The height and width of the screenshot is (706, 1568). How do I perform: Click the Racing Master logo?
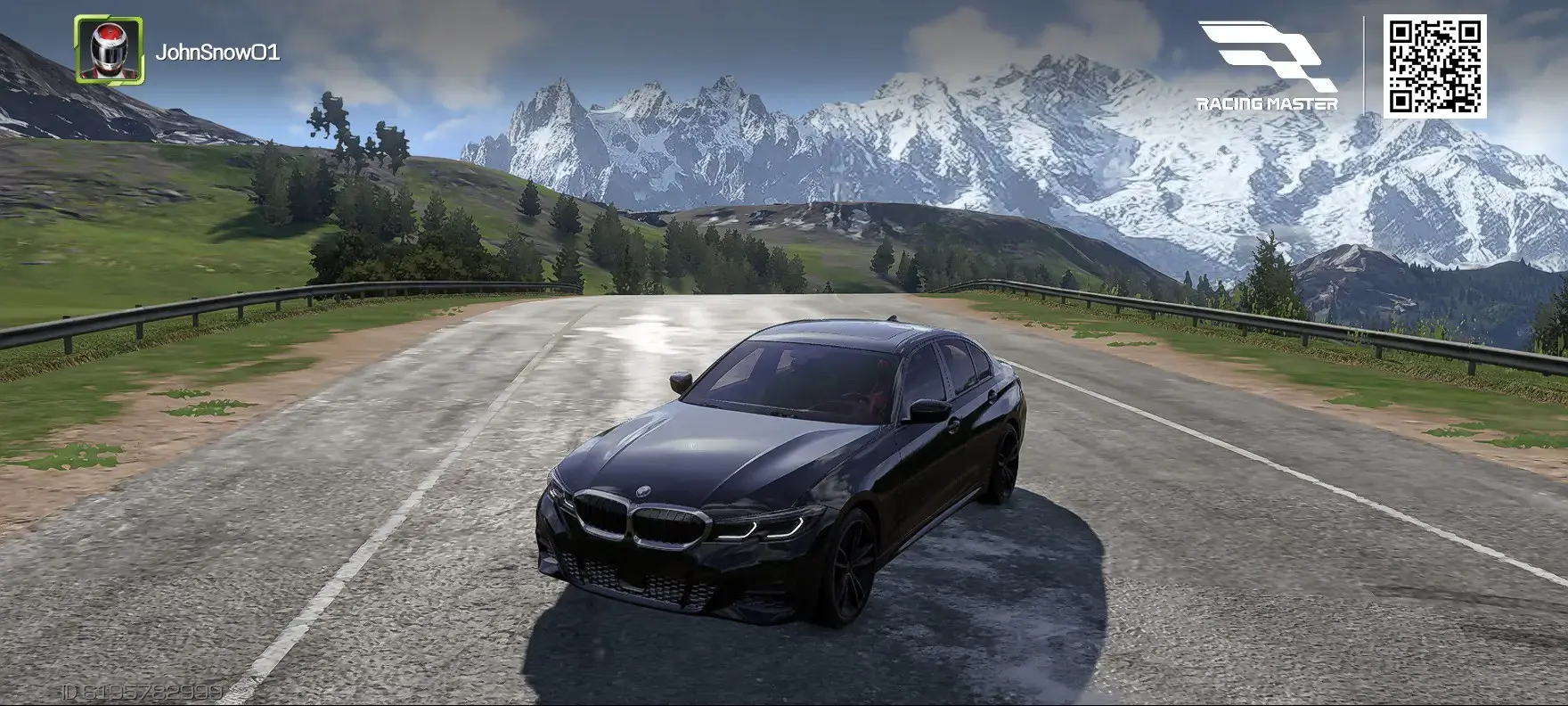tap(1267, 67)
